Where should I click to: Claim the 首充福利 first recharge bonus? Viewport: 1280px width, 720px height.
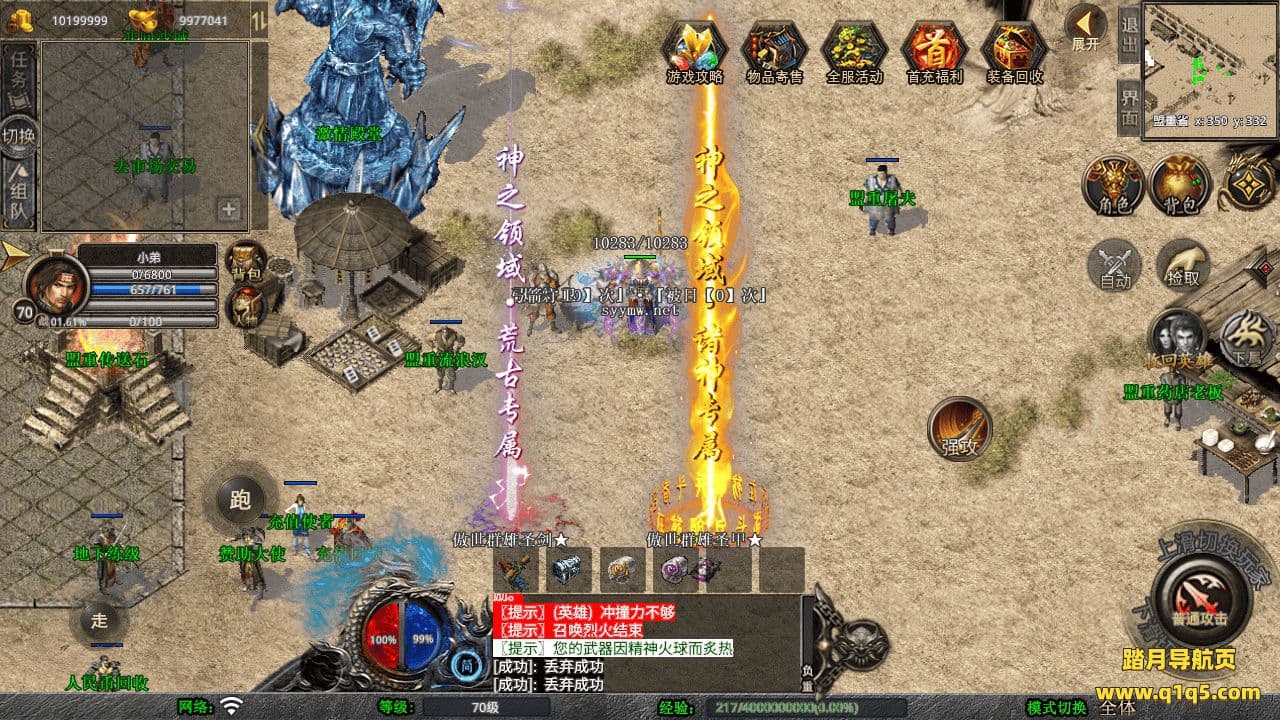pyautogui.click(x=934, y=50)
